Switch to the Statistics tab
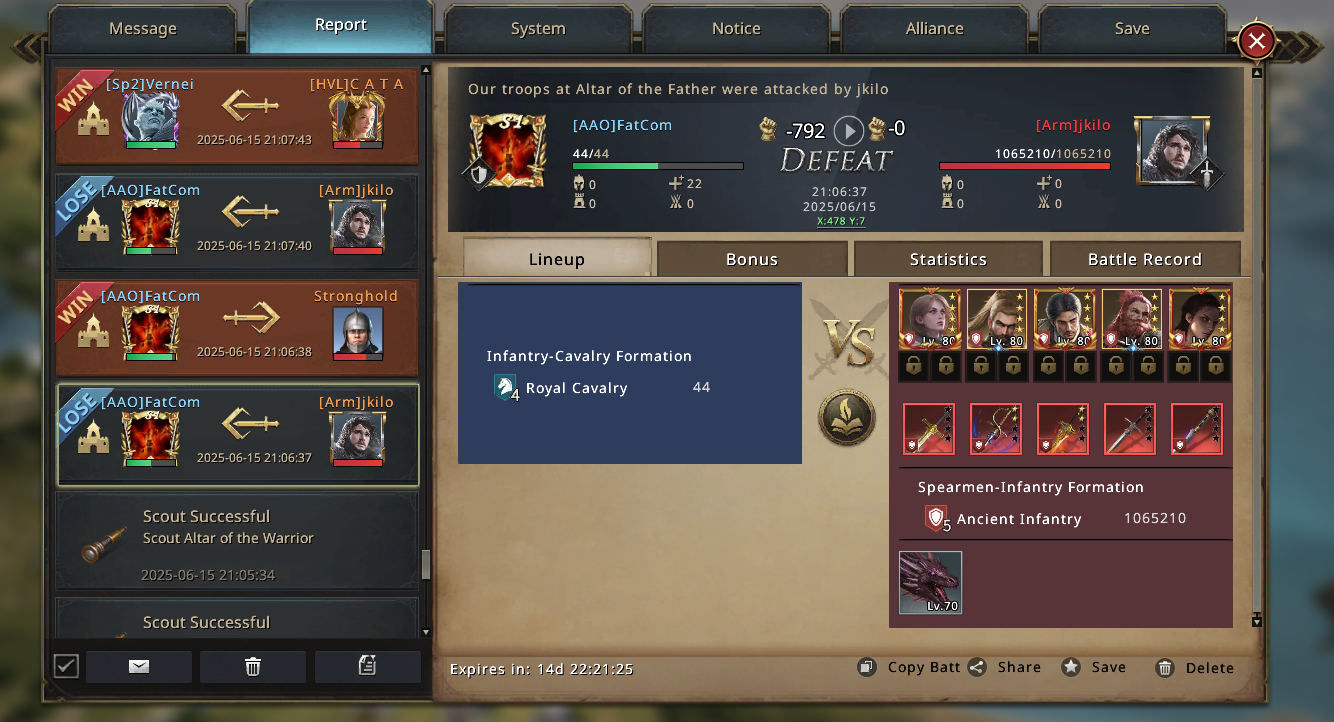Screen dimensions: 1334x722 pos(948,259)
